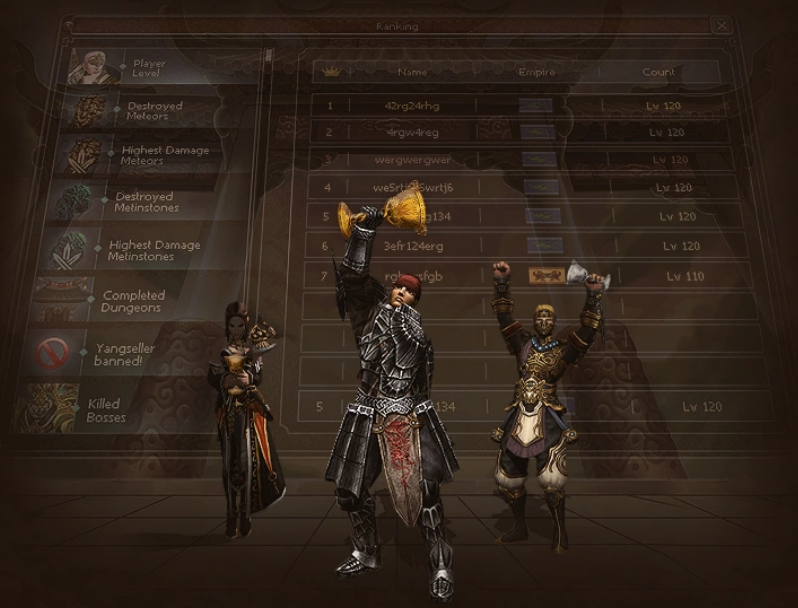Viewport: 798px width, 608px height.
Task: Select rank 1 player 42rg24rhg
Action: point(412,104)
